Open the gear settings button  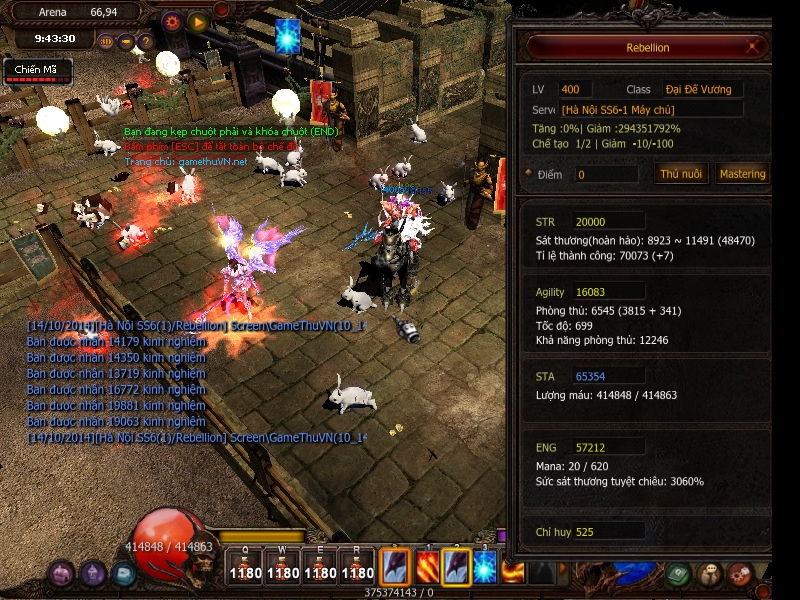click(x=172, y=21)
